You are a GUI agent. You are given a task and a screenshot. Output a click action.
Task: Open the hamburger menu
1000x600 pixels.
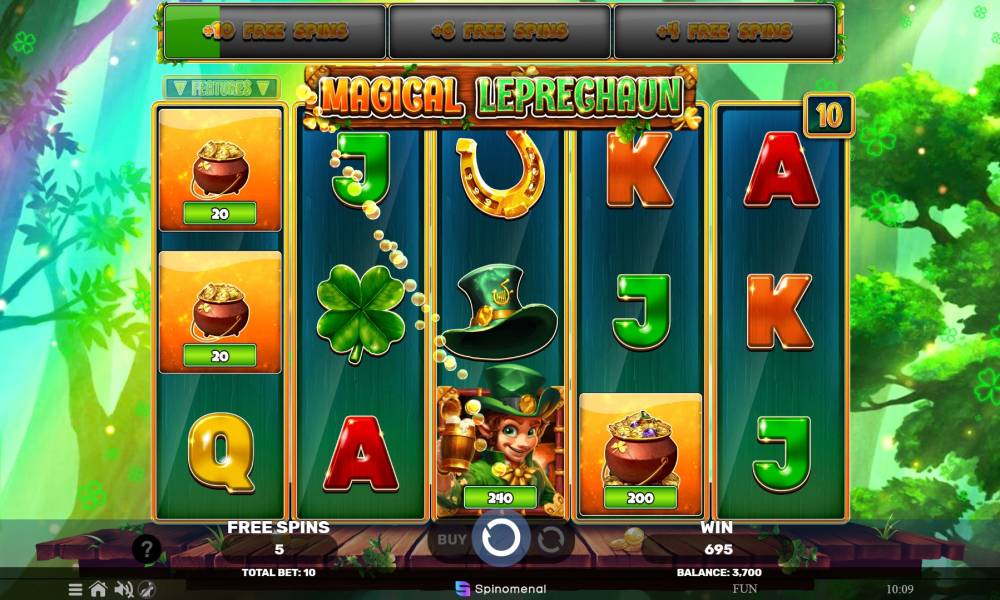75,589
